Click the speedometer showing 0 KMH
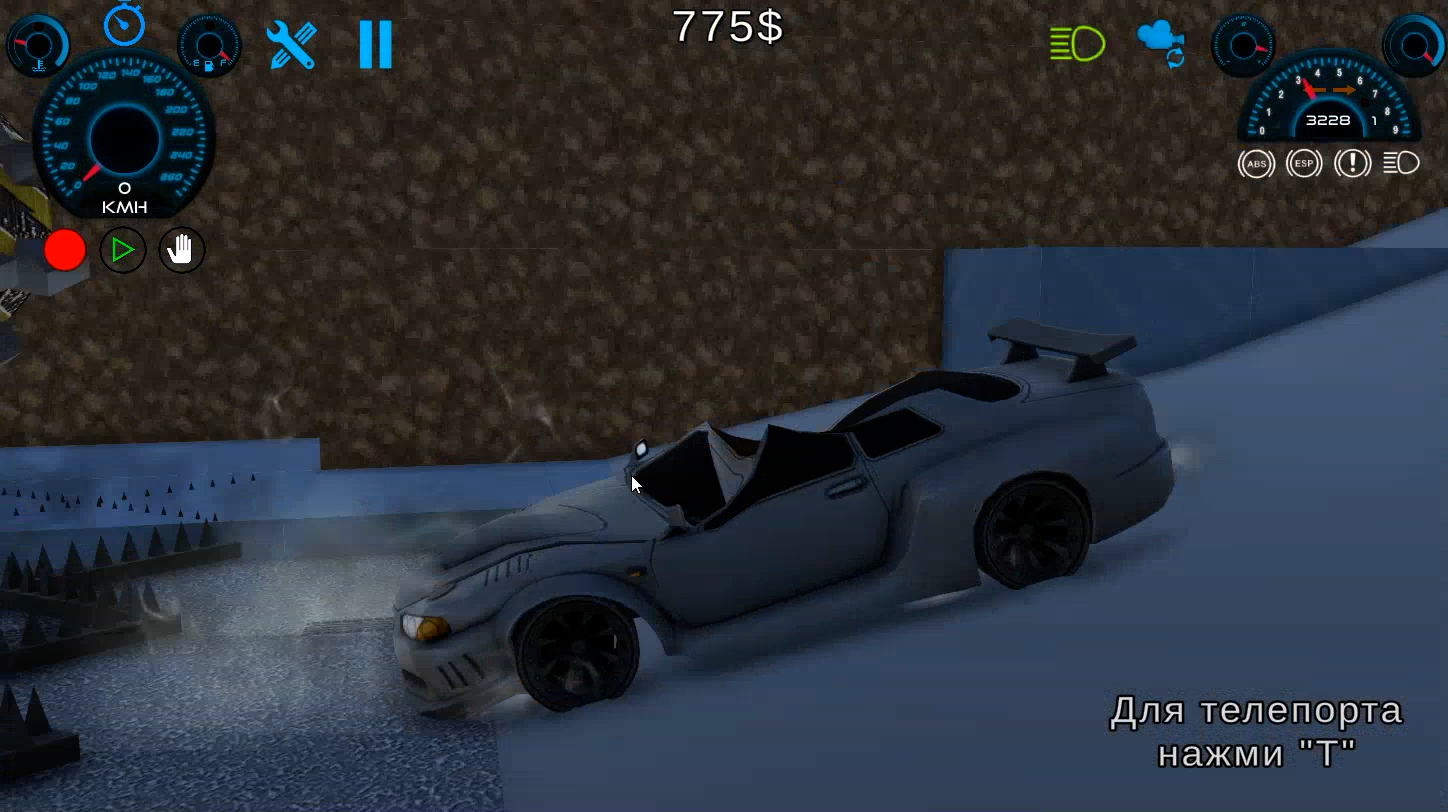Image resolution: width=1448 pixels, height=812 pixels. 123,140
